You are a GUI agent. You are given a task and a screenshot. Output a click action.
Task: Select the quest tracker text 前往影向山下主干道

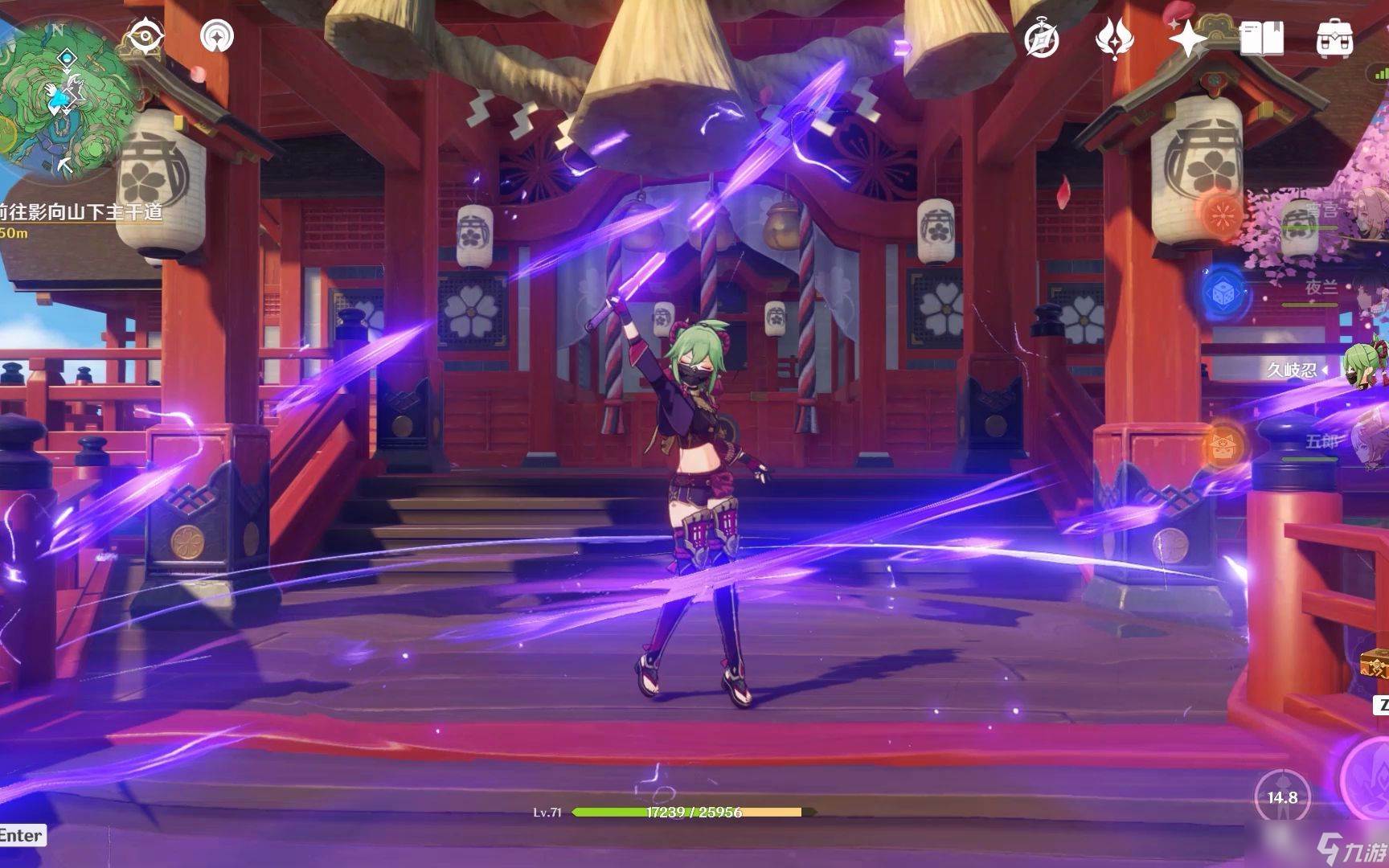click(80, 211)
